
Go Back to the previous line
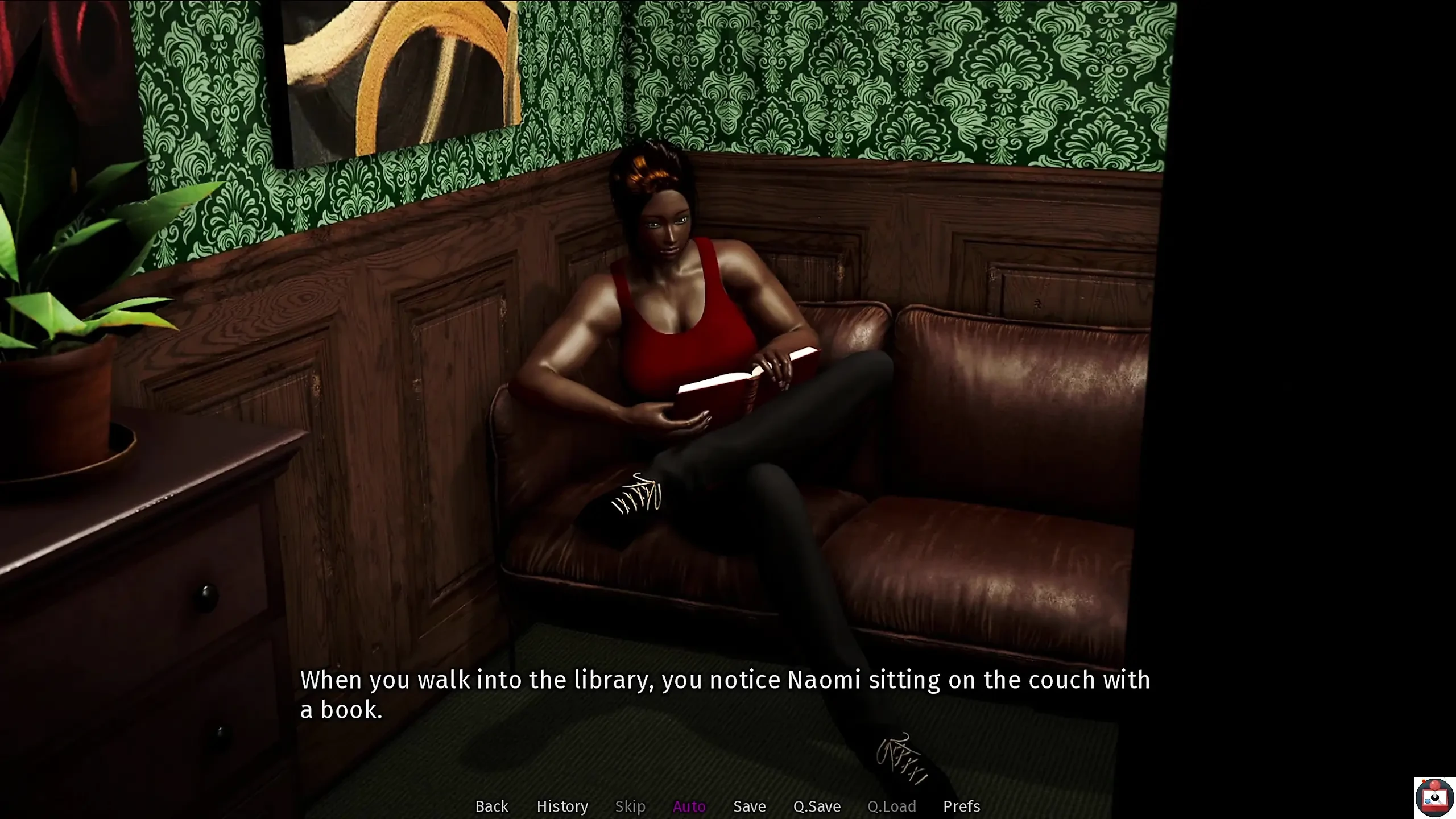(x=491, y=806)
